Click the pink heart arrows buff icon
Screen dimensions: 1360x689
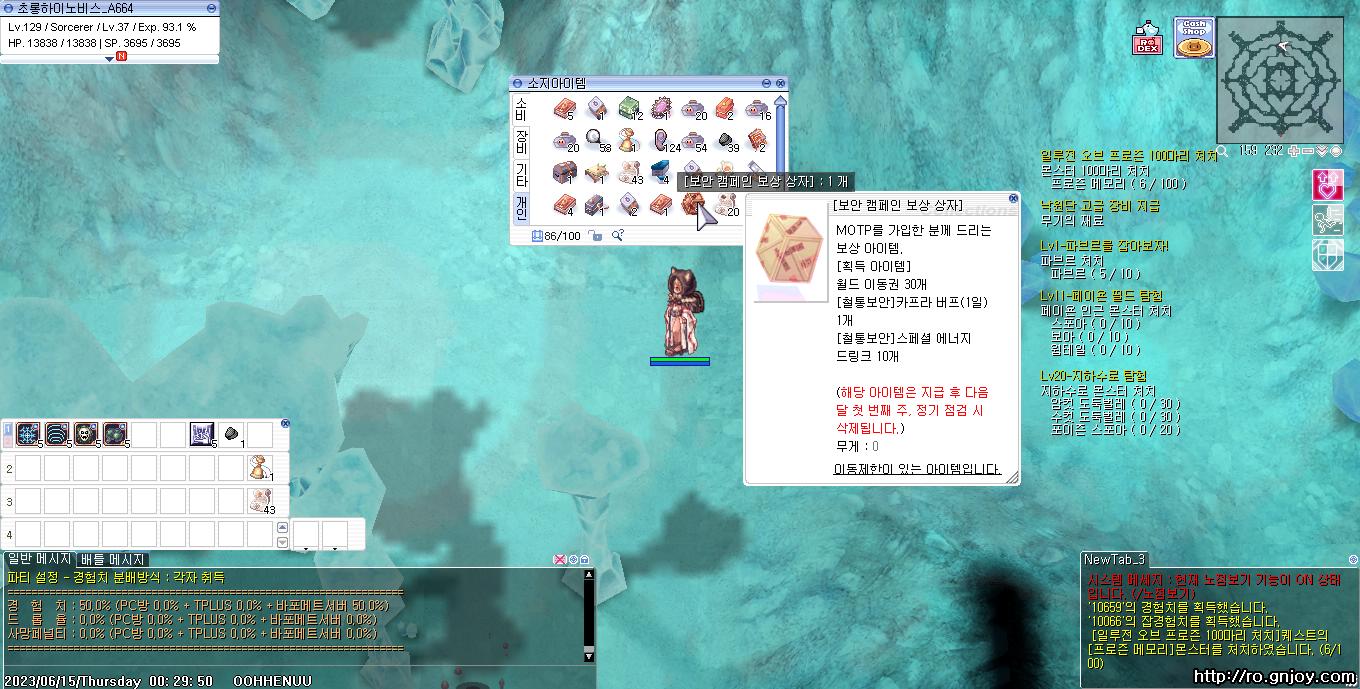1326,184
